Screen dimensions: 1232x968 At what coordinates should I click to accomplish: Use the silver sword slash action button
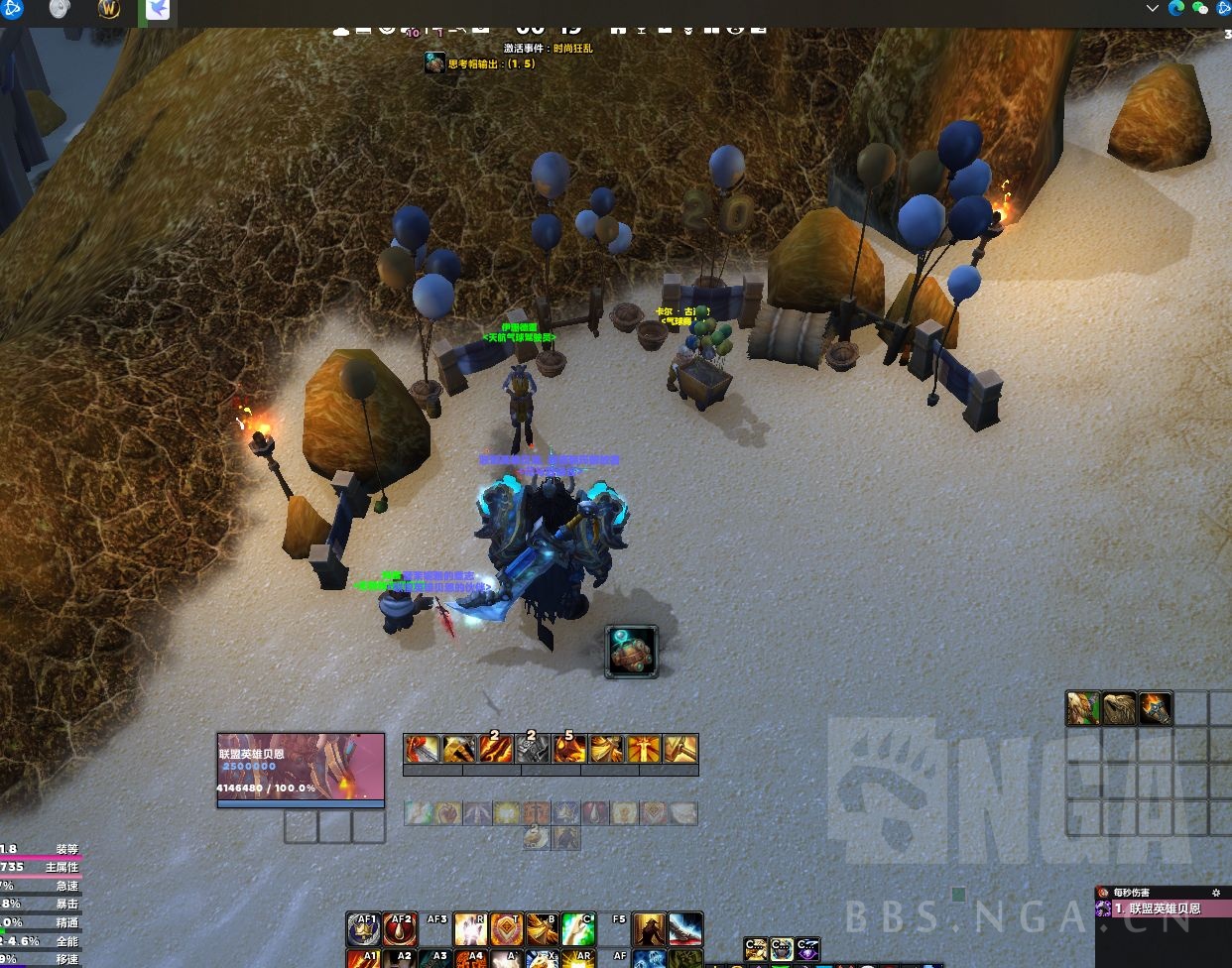click(685, 928)
